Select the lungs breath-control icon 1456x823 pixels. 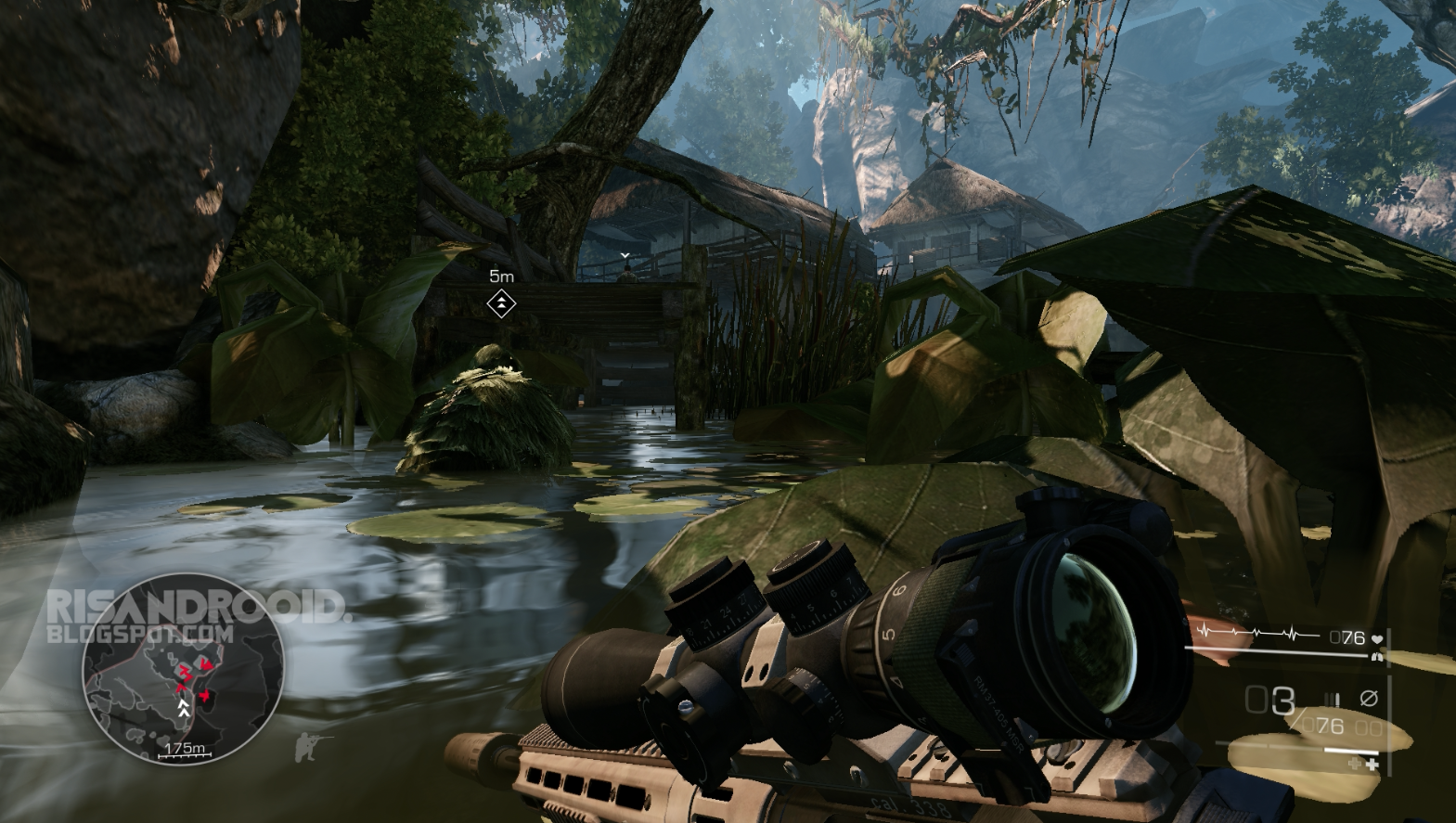(1377, 657)
